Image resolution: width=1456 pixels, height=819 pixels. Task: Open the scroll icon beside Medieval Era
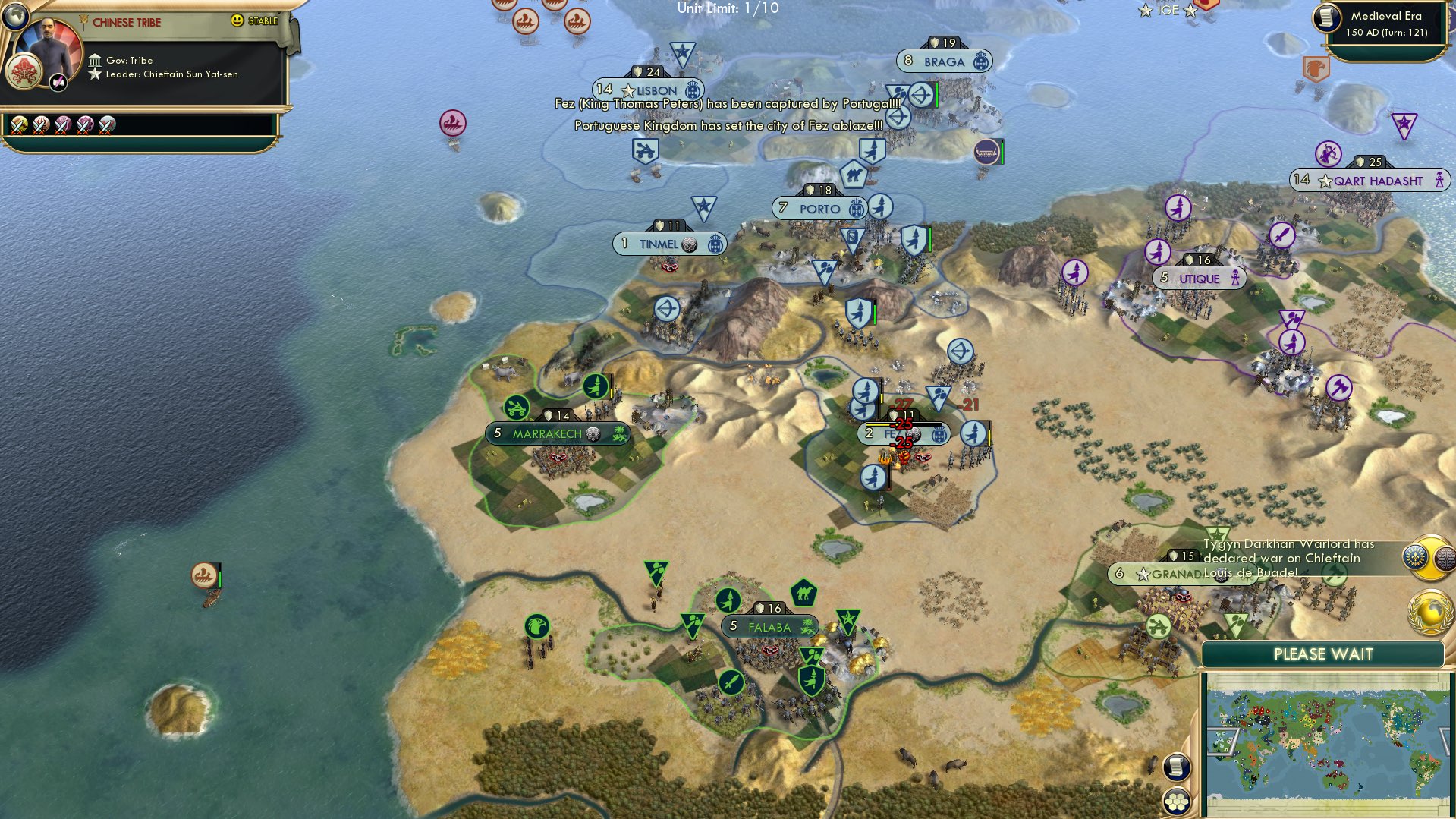pyautogui.click(x=1327, y=17)
